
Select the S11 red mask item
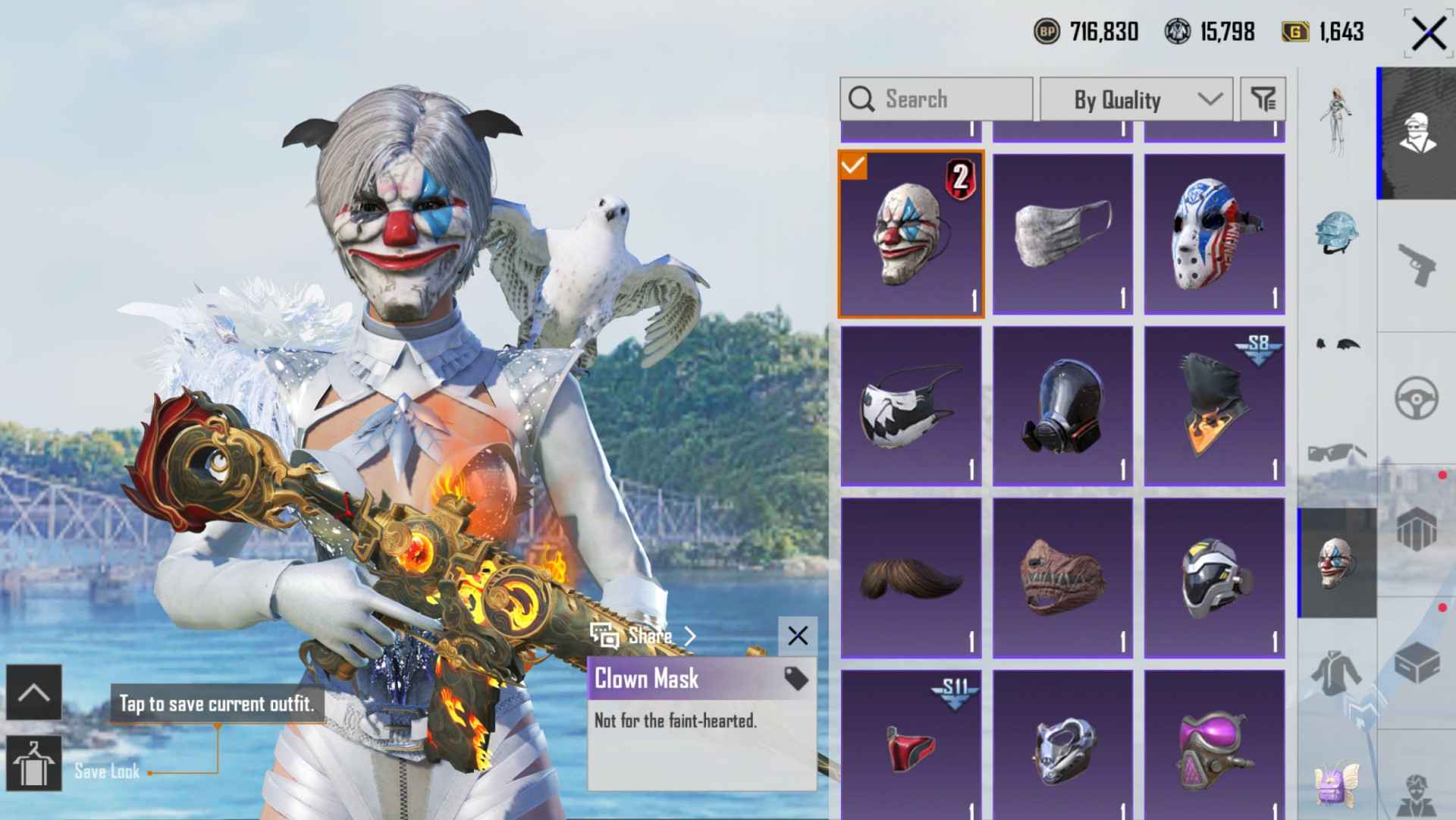point(911,745)
